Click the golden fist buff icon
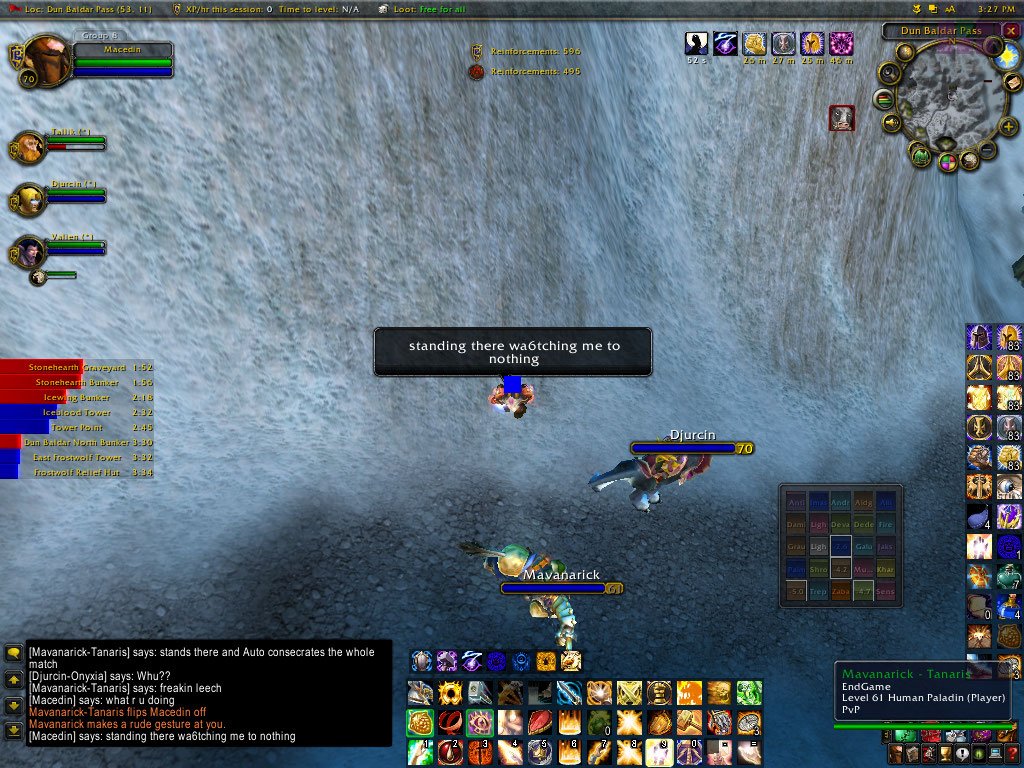The image size is (1024, 768). [x=754, y=43]
